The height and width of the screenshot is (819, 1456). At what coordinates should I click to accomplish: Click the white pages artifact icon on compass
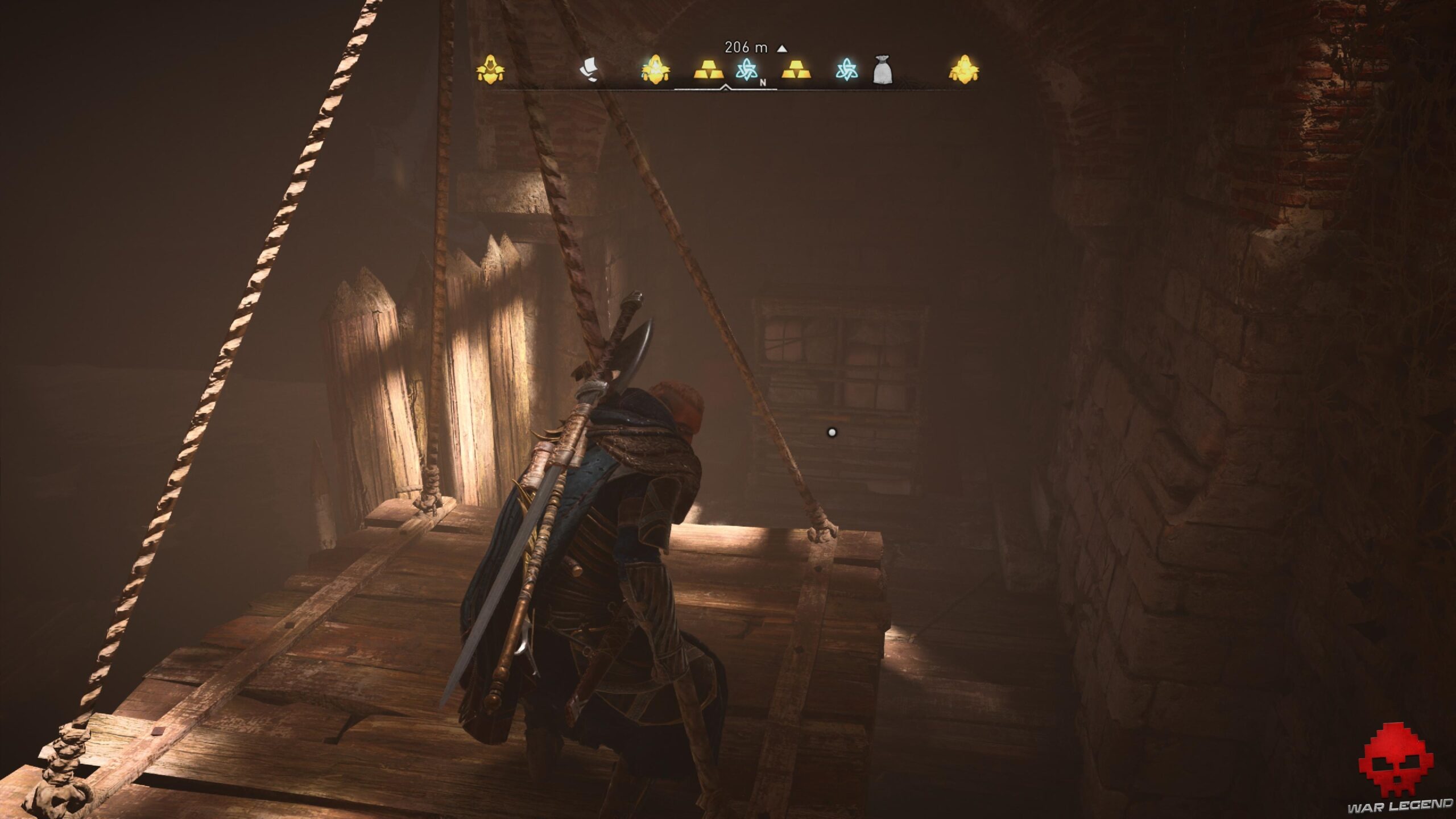pos(590,69)
